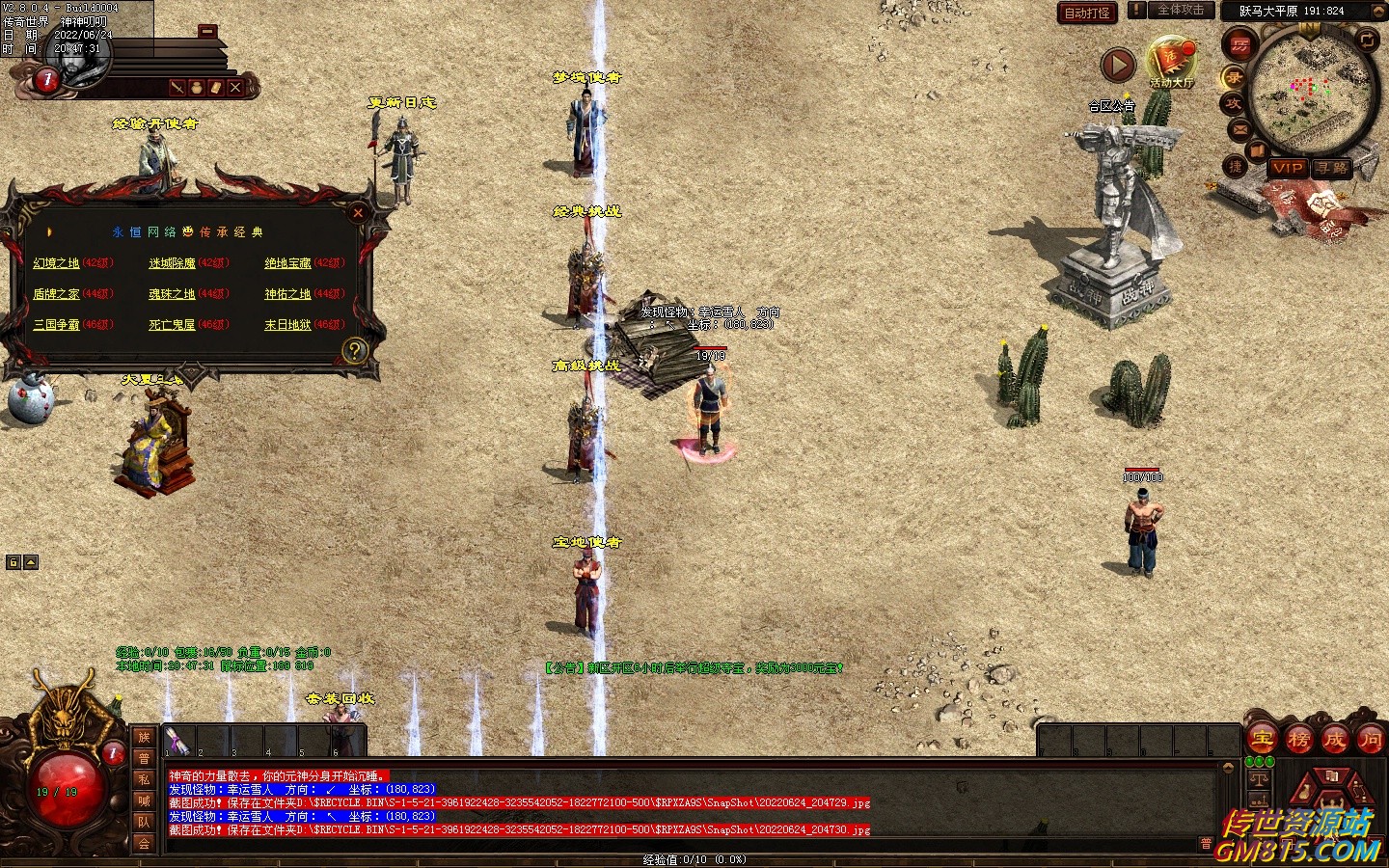Close the 传承经典 teleport panel
This screenshot has height=868, width=1389.
click(x=358, y=212)
